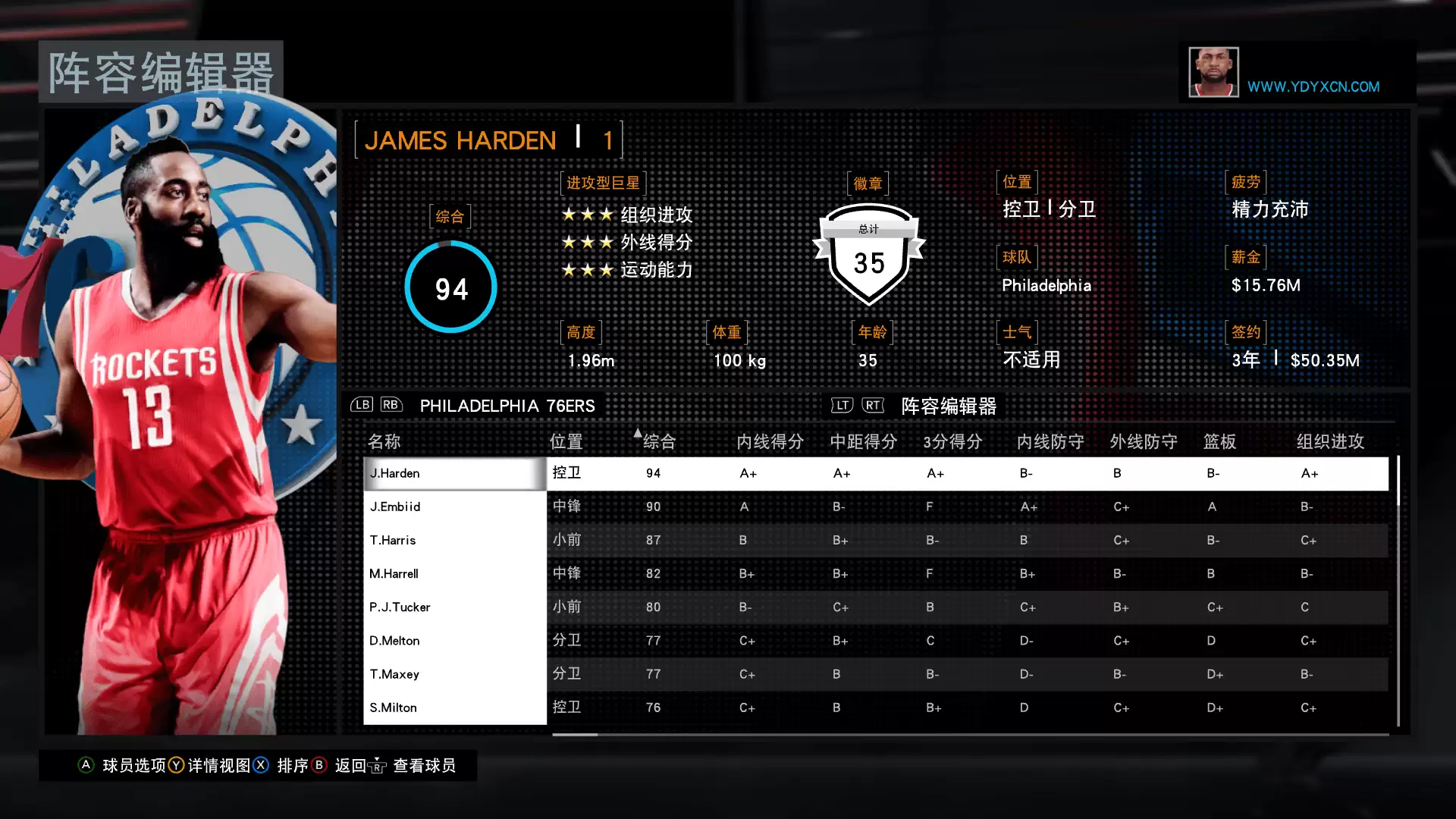The height and width of the screenshot is (819, 1456).
Task: Pick T.Harris from the player list
Action: 455,540
